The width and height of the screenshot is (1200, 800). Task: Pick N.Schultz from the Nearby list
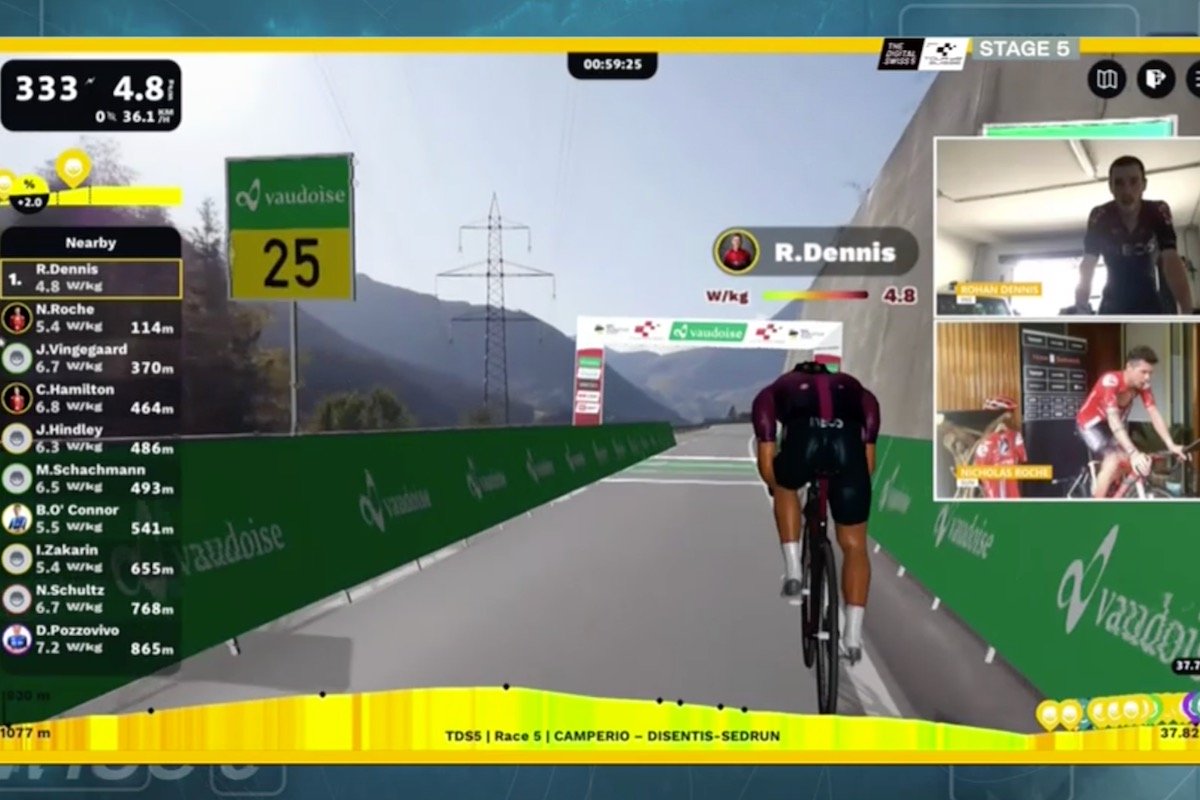(x=91, y=598)
